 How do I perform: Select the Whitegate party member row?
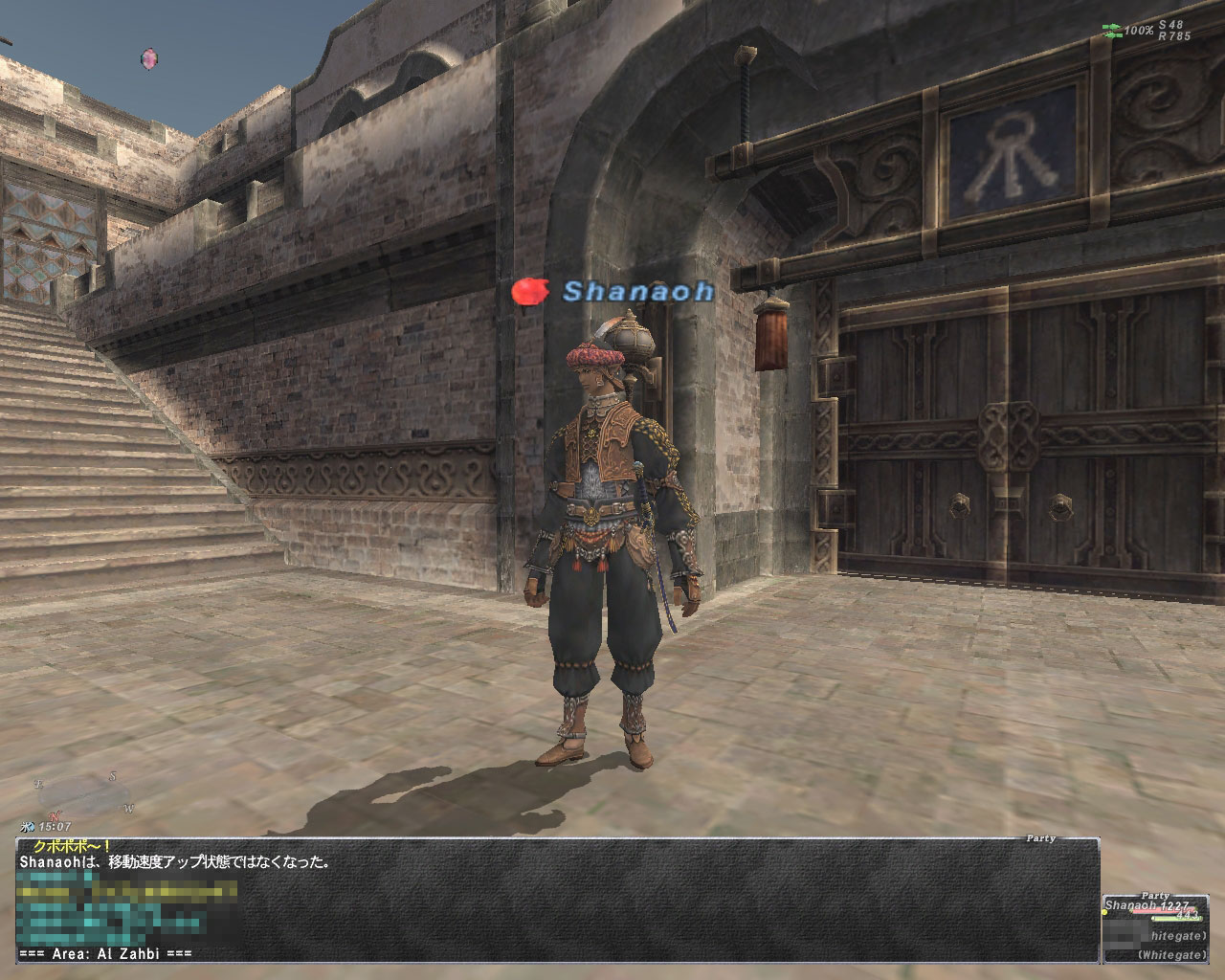[x=1161, y=937]
